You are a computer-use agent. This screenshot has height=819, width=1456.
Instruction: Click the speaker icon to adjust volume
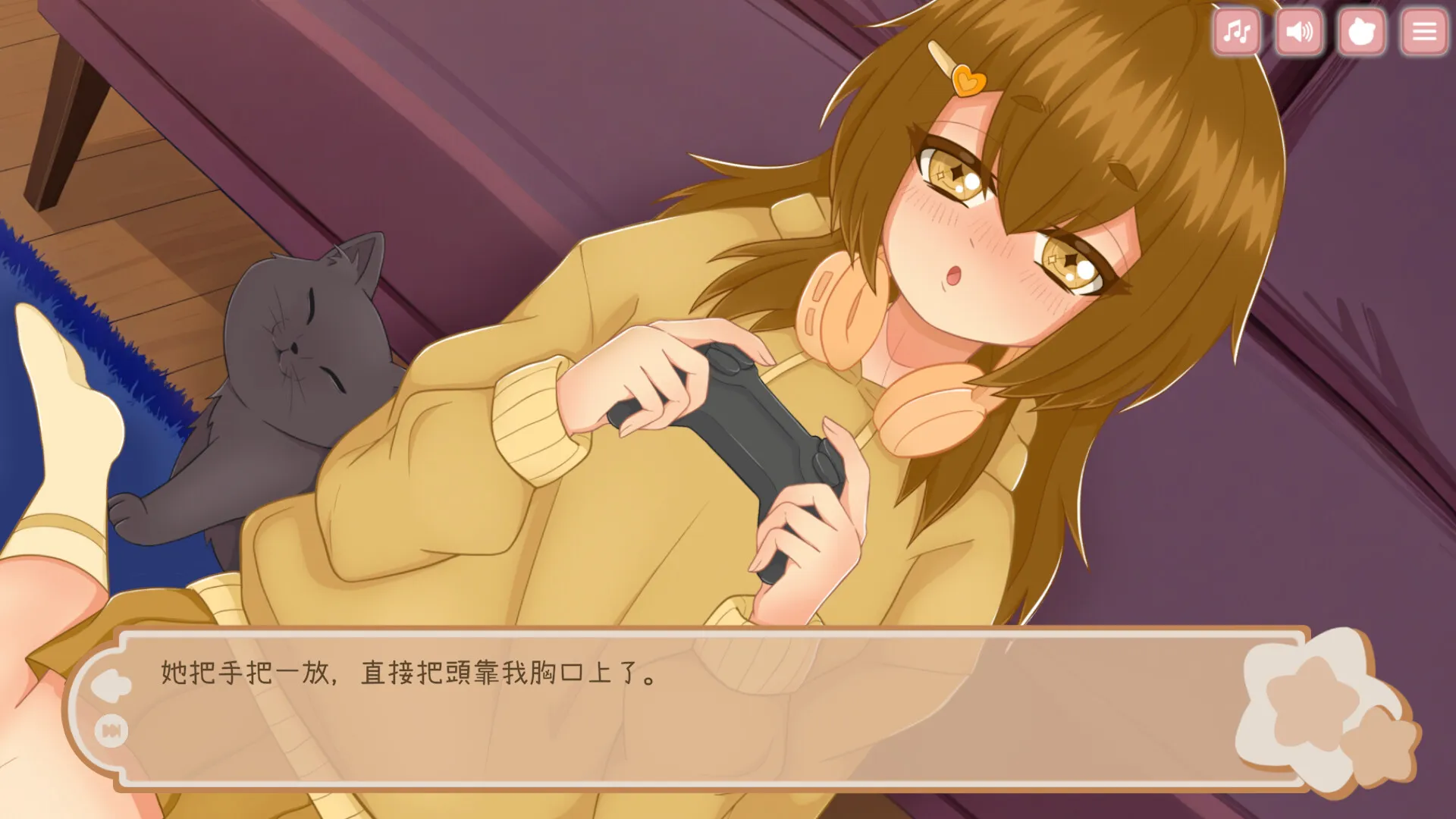(1298, 32)
